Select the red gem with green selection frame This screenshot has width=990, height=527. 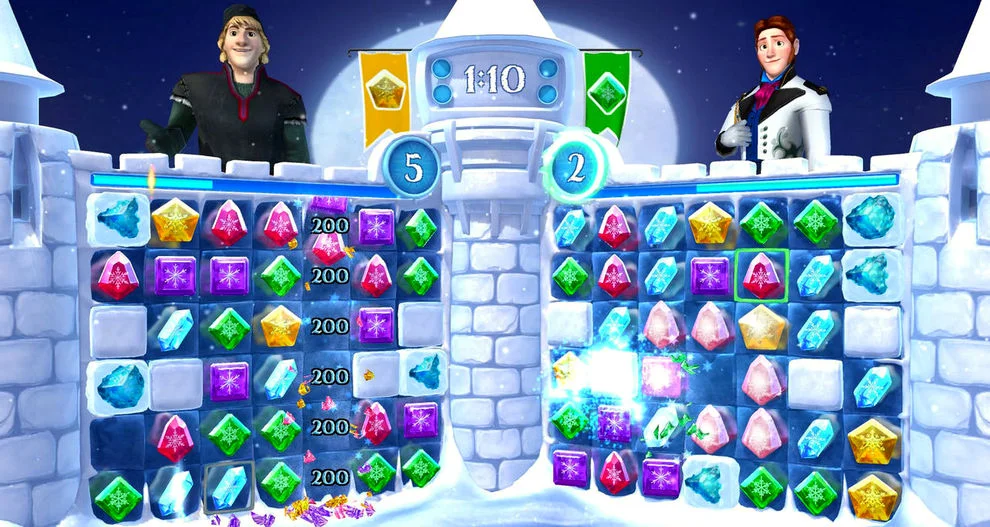(x=763, y=276)
